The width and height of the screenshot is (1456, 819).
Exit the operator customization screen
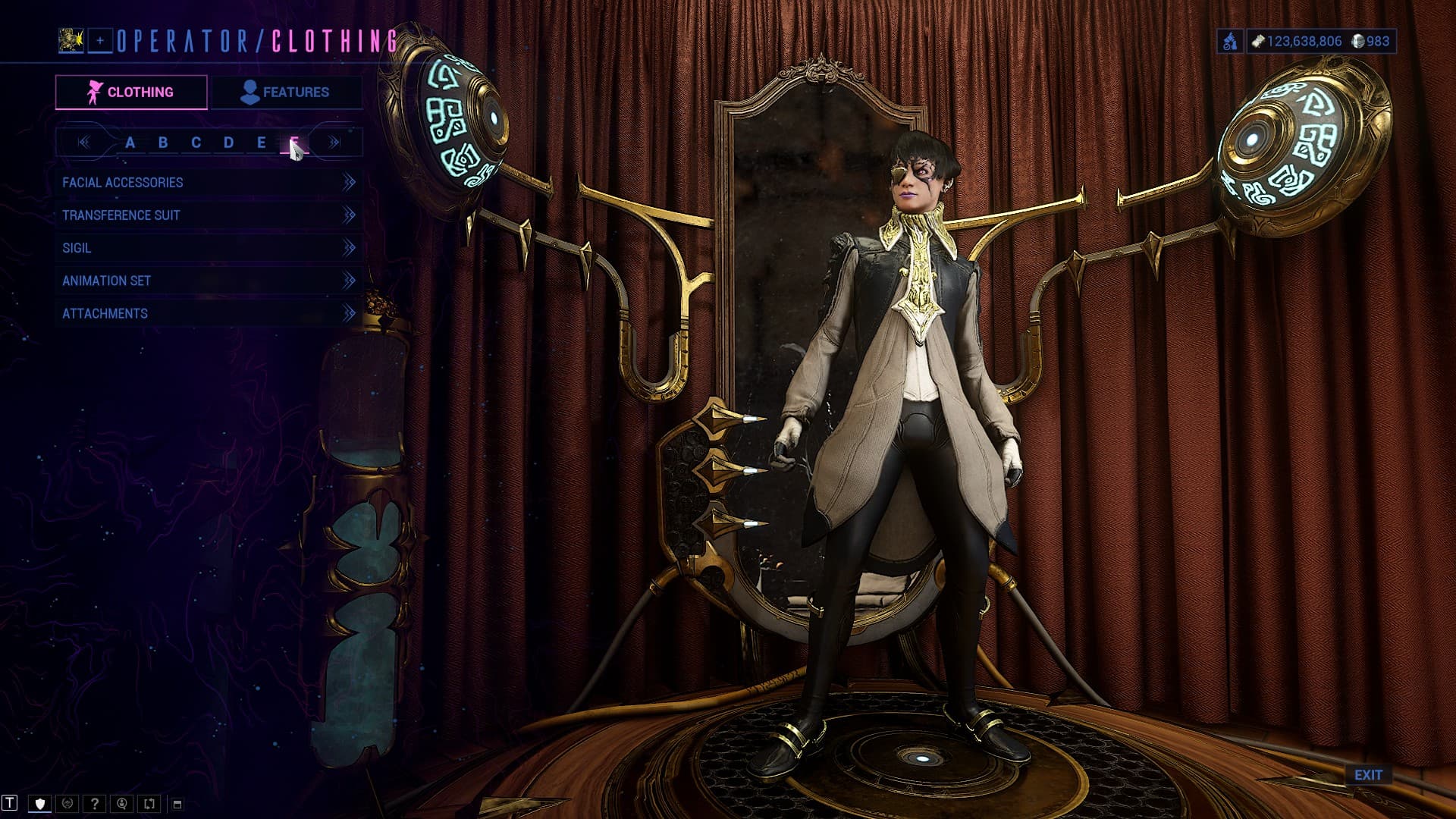[1368, 775]
